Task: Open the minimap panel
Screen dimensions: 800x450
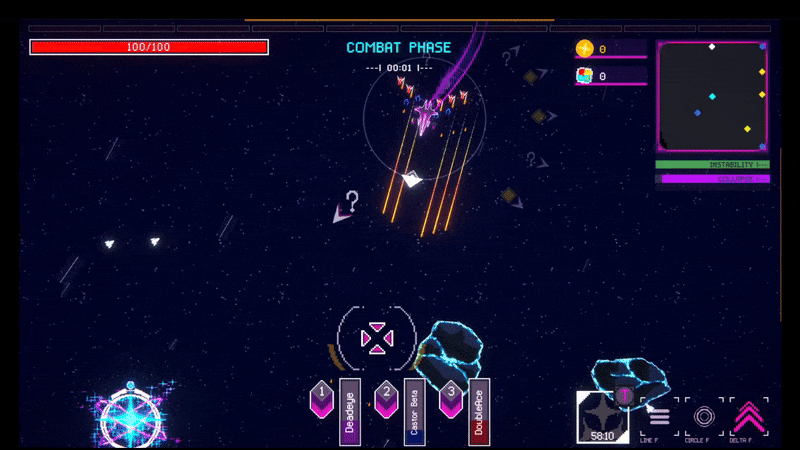Action: pyautogui.click(x=712, y=96)
